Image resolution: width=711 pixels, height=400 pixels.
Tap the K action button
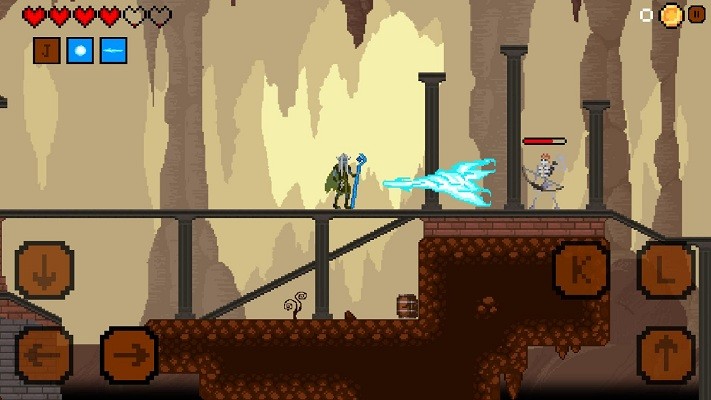tap(581, 270)
